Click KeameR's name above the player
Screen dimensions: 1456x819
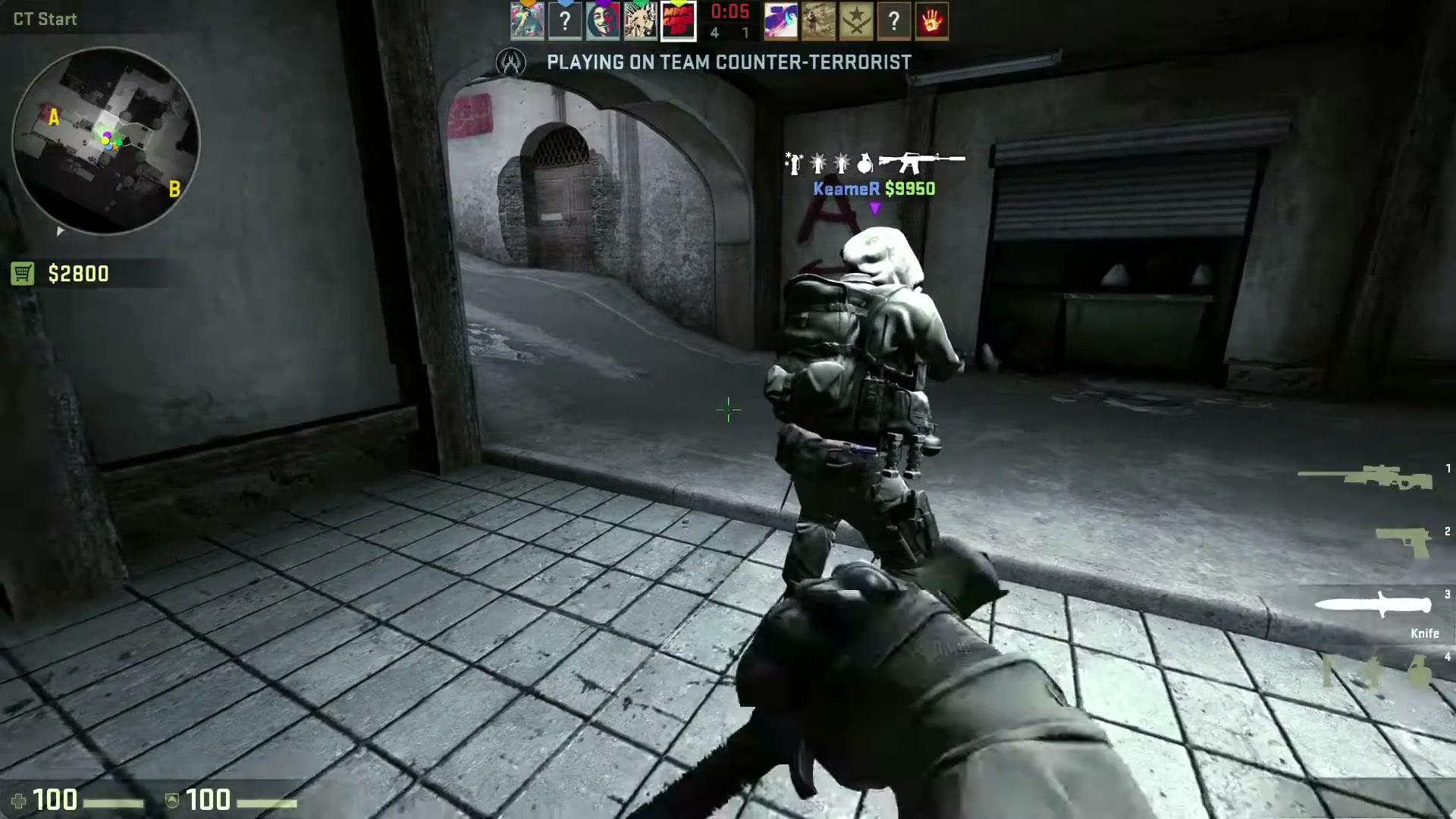pos(847,190)
